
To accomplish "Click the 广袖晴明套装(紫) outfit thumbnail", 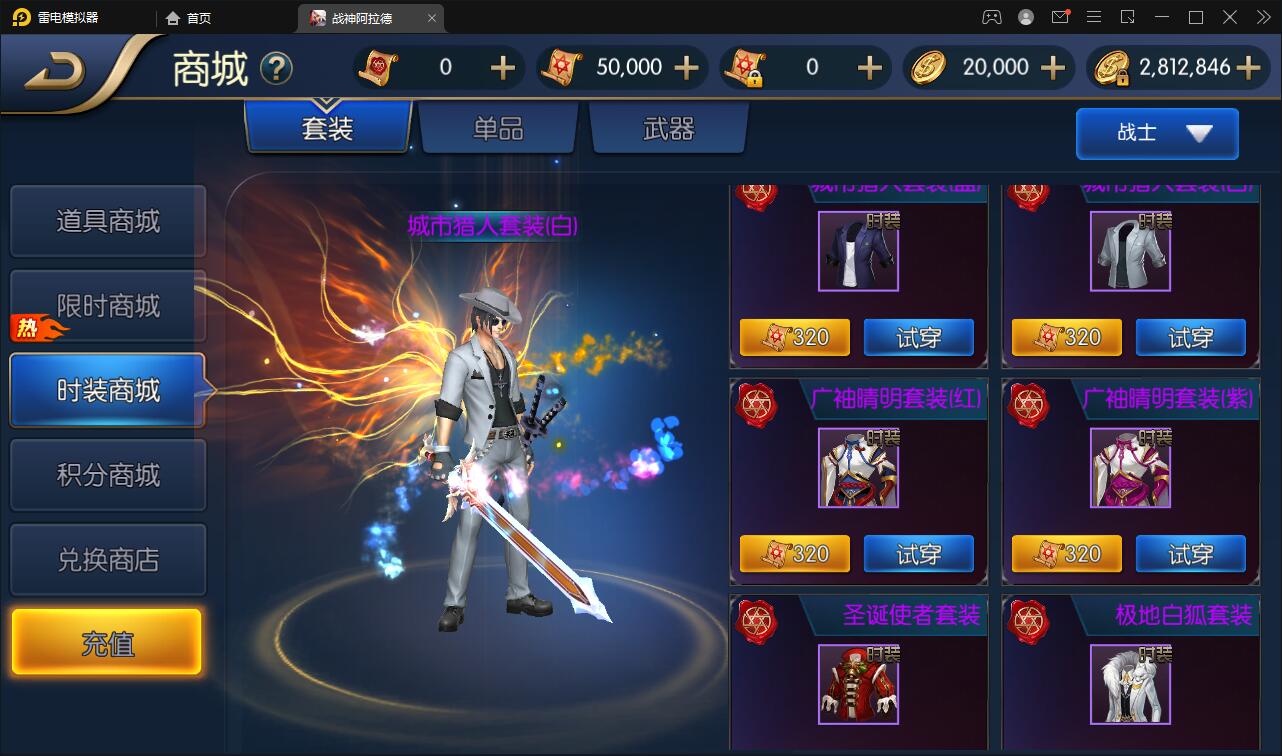I will (1130, 467).
